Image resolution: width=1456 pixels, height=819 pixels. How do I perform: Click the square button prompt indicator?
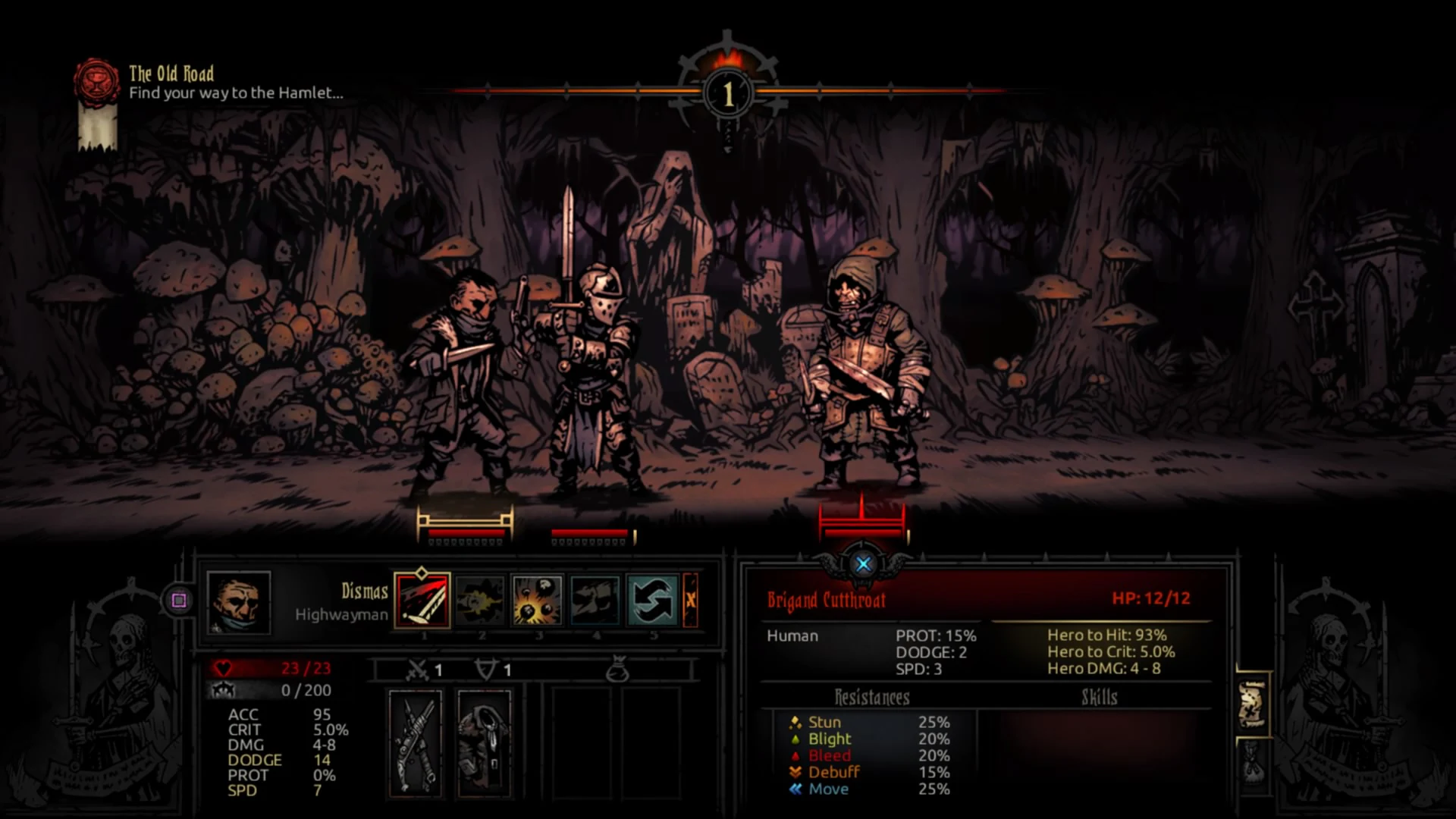coord(178,601)
